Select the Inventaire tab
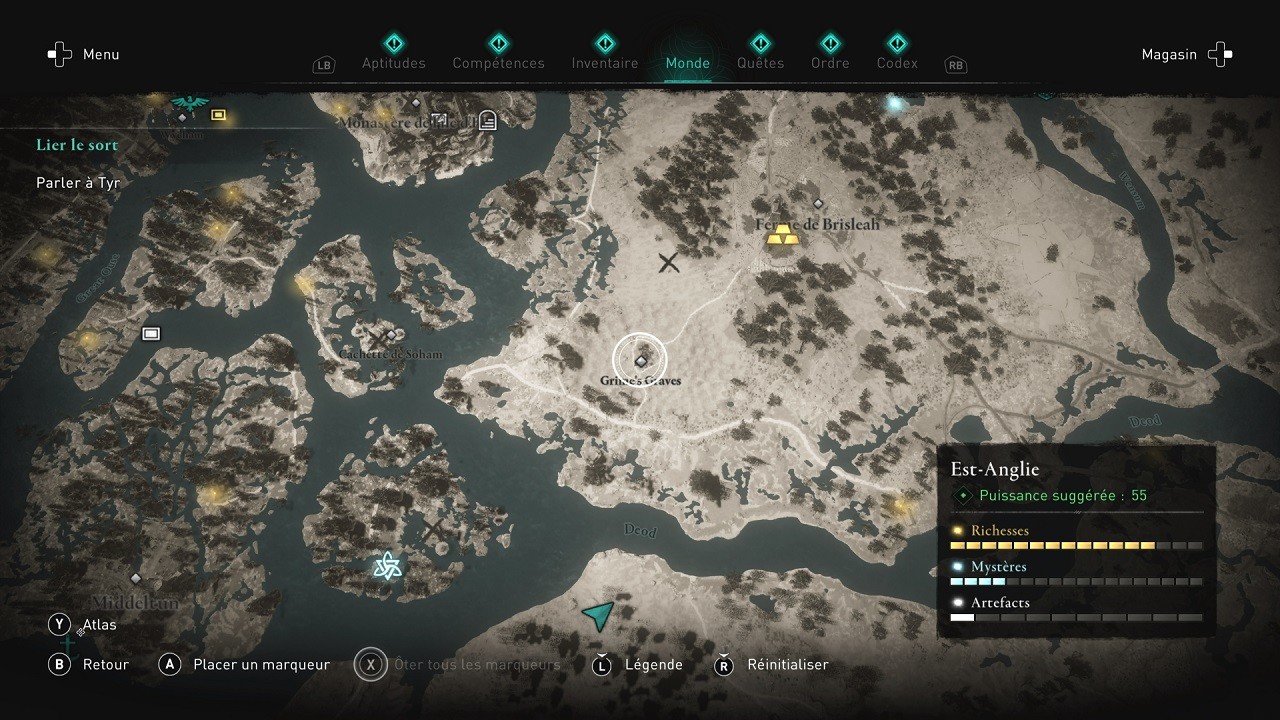The width and height of the screenshot is (1280, 720). click(x=604, y=62)
